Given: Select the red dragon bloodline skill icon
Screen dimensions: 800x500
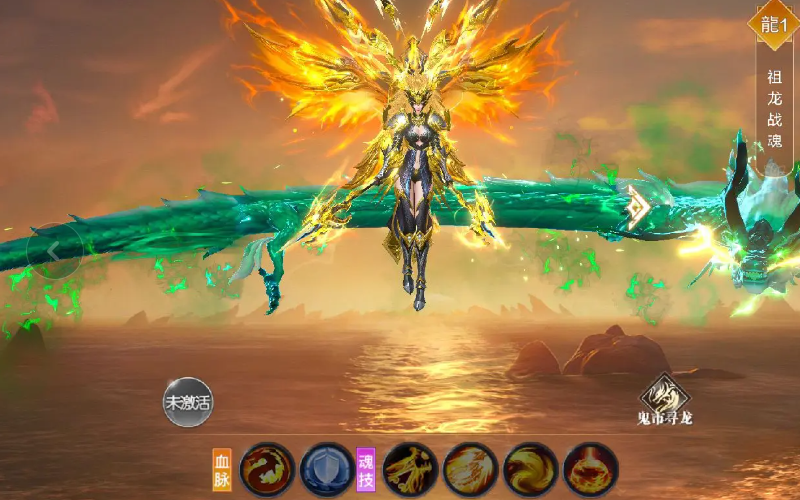Looking at the screenshot, I should (268, 469).
